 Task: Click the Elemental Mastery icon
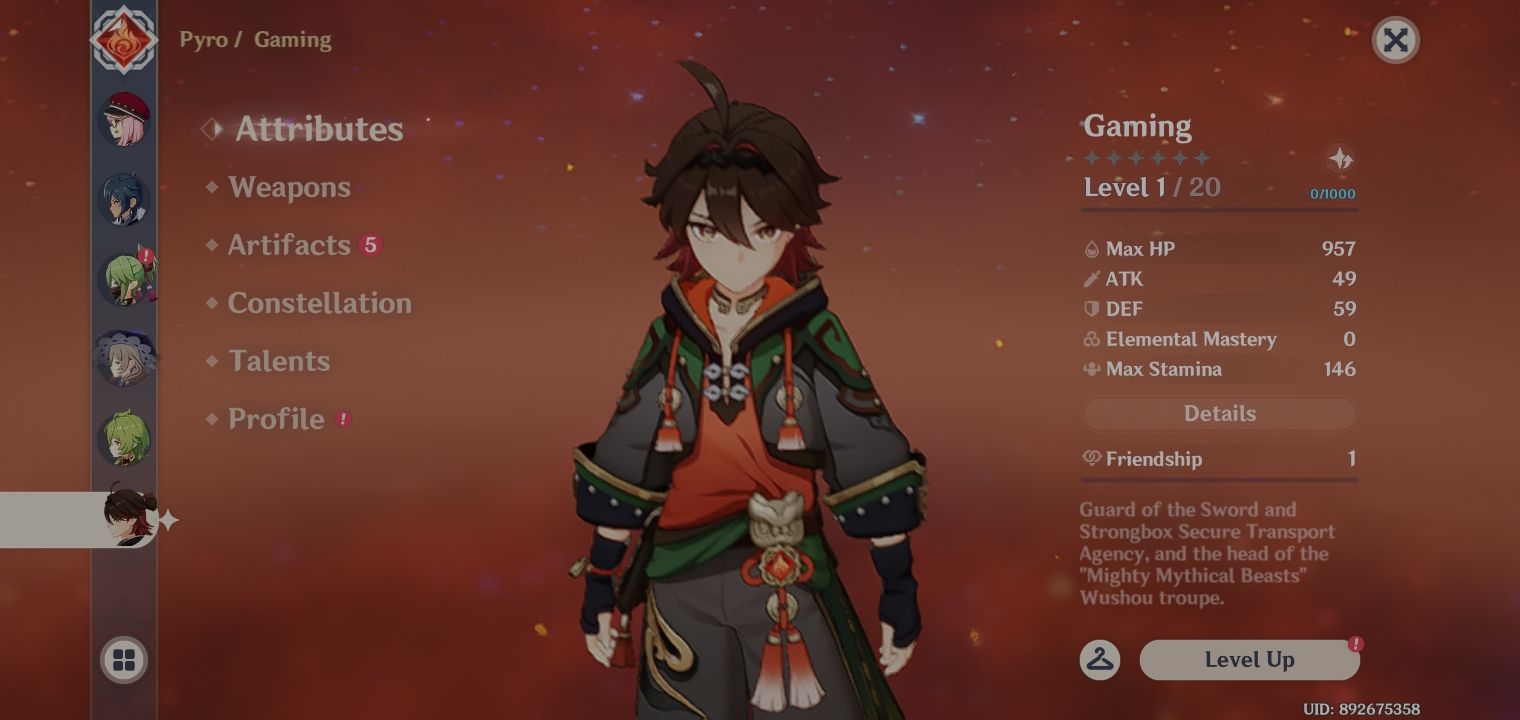tap(1092, 339)
